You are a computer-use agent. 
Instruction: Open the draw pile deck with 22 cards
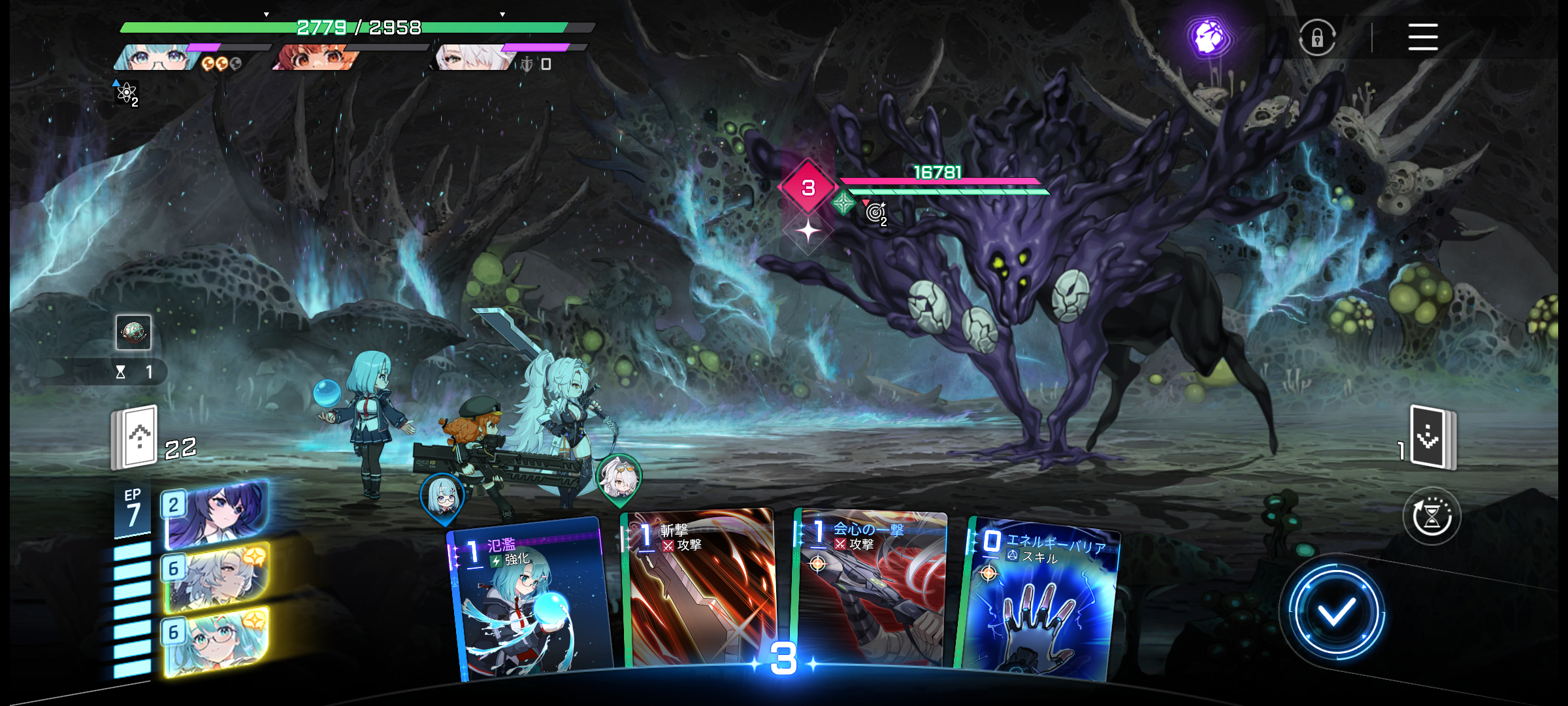click(x=136, y=437)
